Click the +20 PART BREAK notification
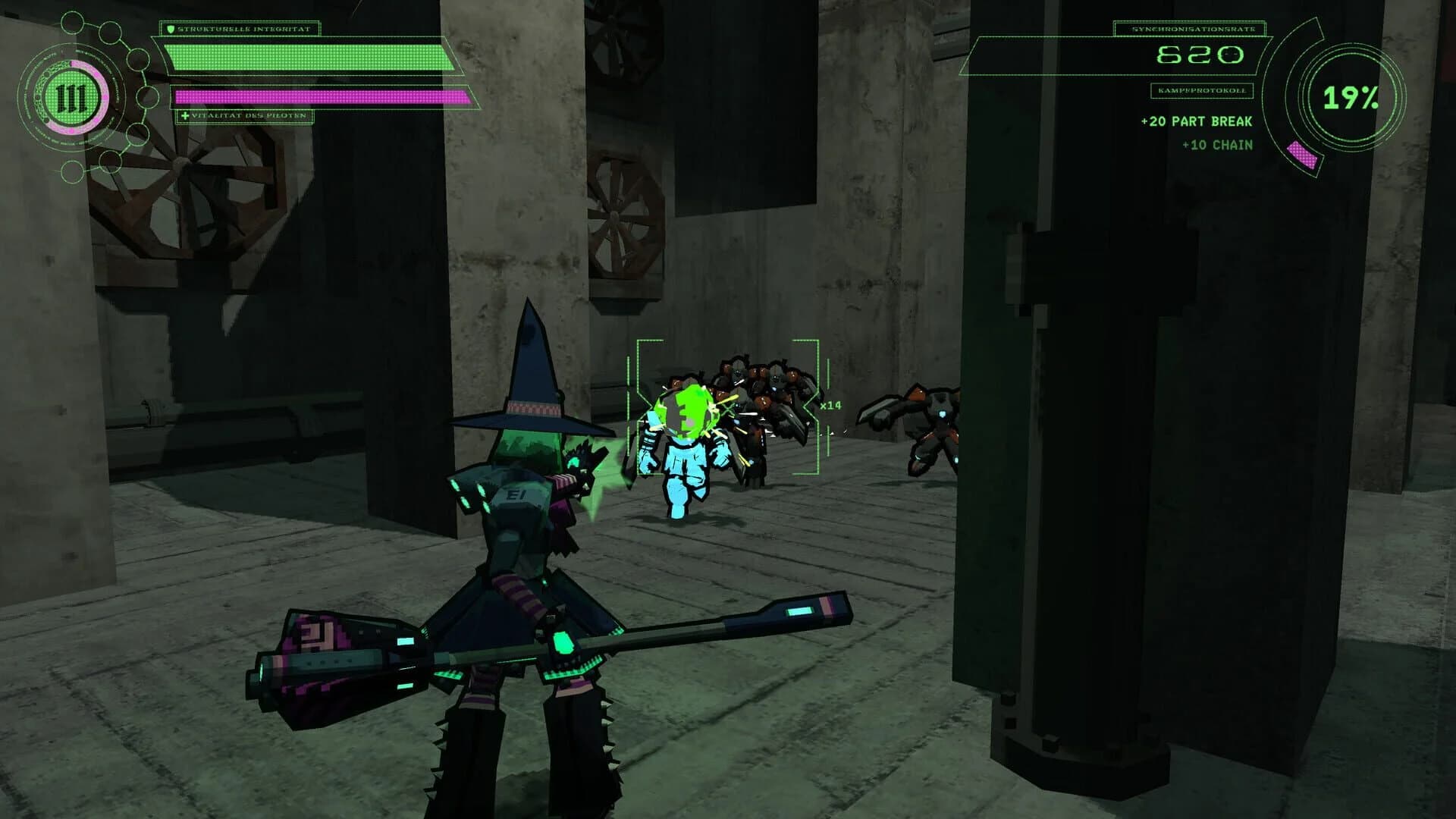This screenshot has width=1456, height=819. click(x=1196, y=121)
